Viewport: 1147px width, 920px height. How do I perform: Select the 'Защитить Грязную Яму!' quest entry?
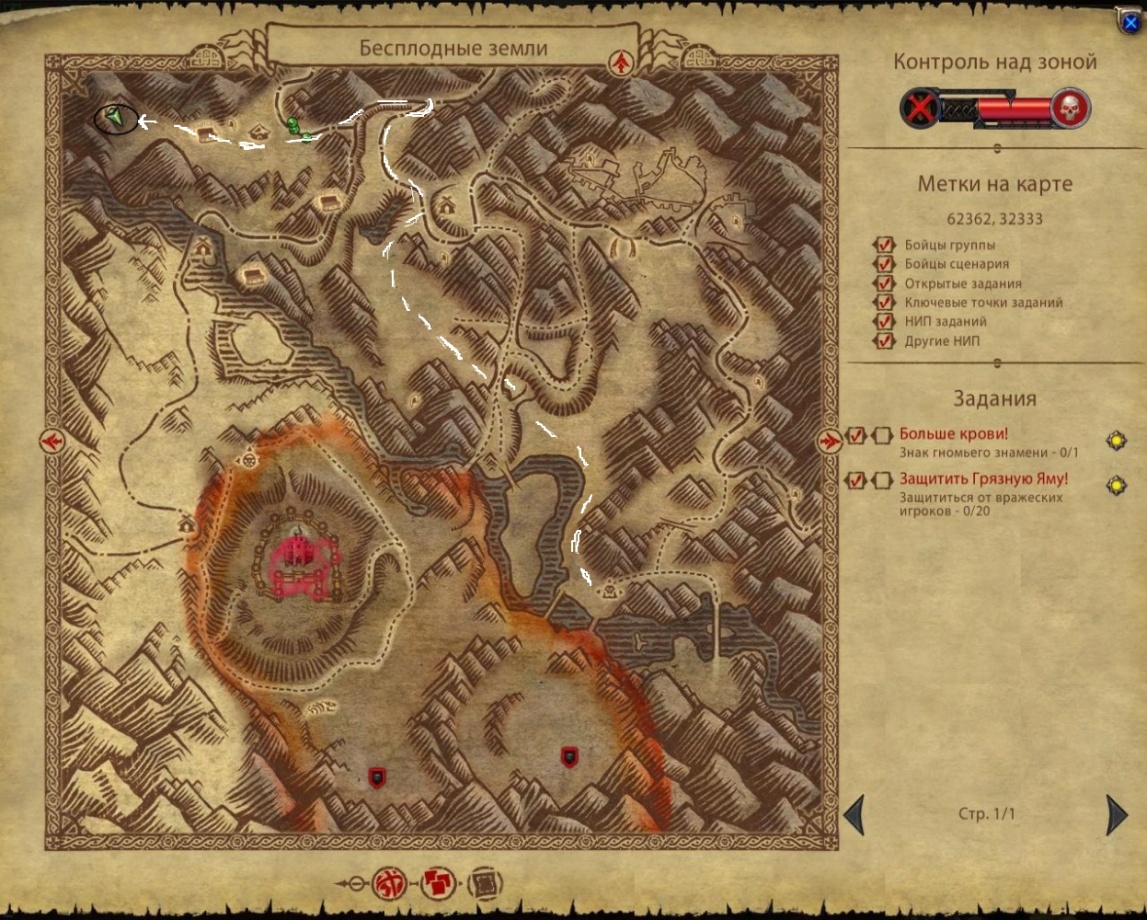tap(983, 478)
